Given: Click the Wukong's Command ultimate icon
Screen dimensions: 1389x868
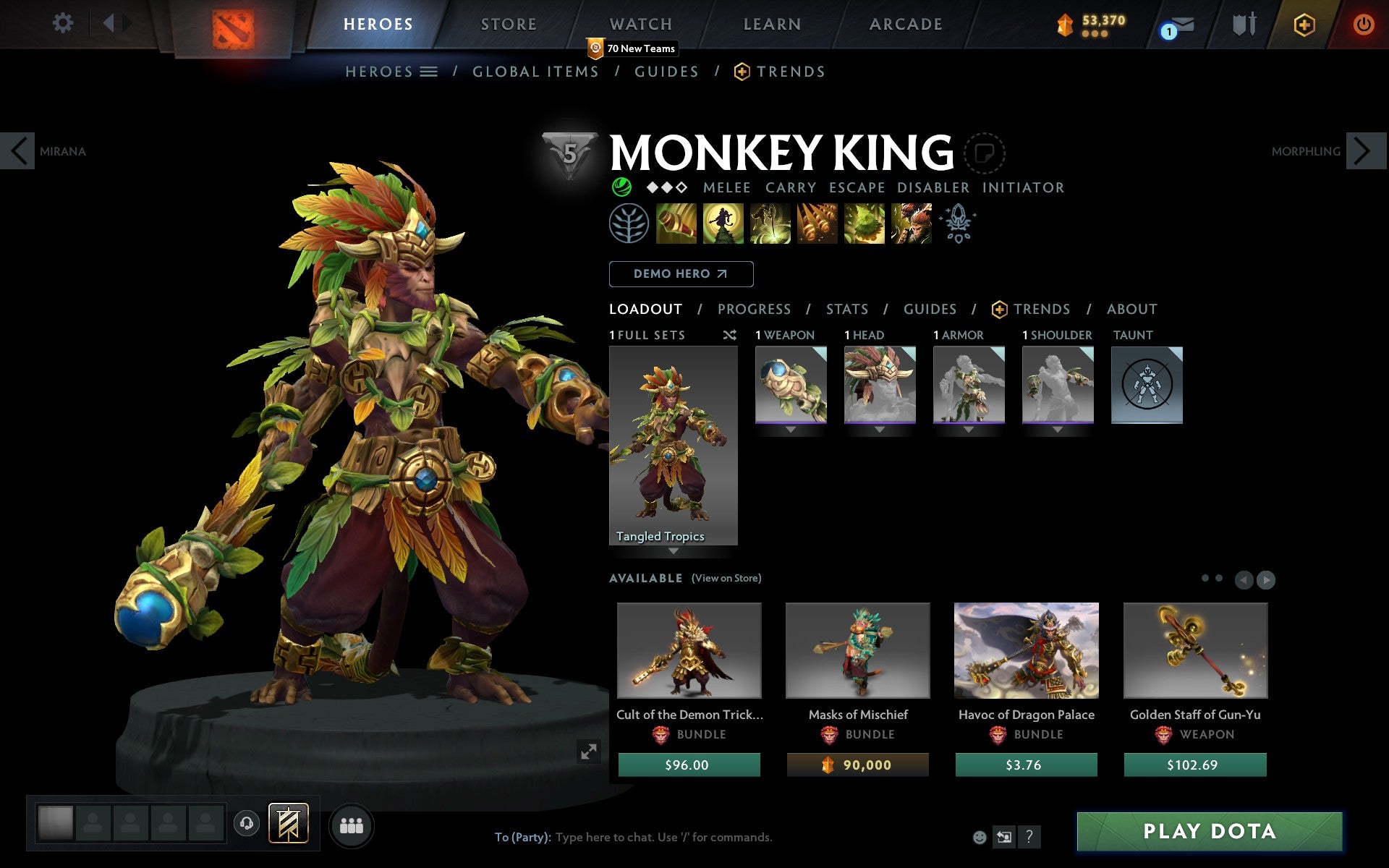Looking at the screenshot, I should pyautogui.click(x=911, y=224).
